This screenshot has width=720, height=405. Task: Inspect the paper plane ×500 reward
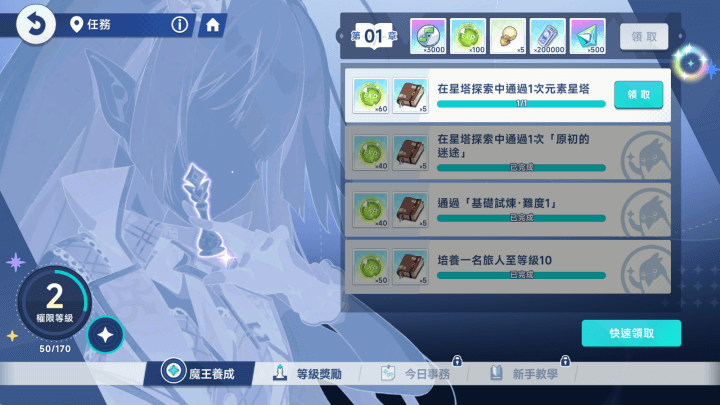click(x=587, y=36)
